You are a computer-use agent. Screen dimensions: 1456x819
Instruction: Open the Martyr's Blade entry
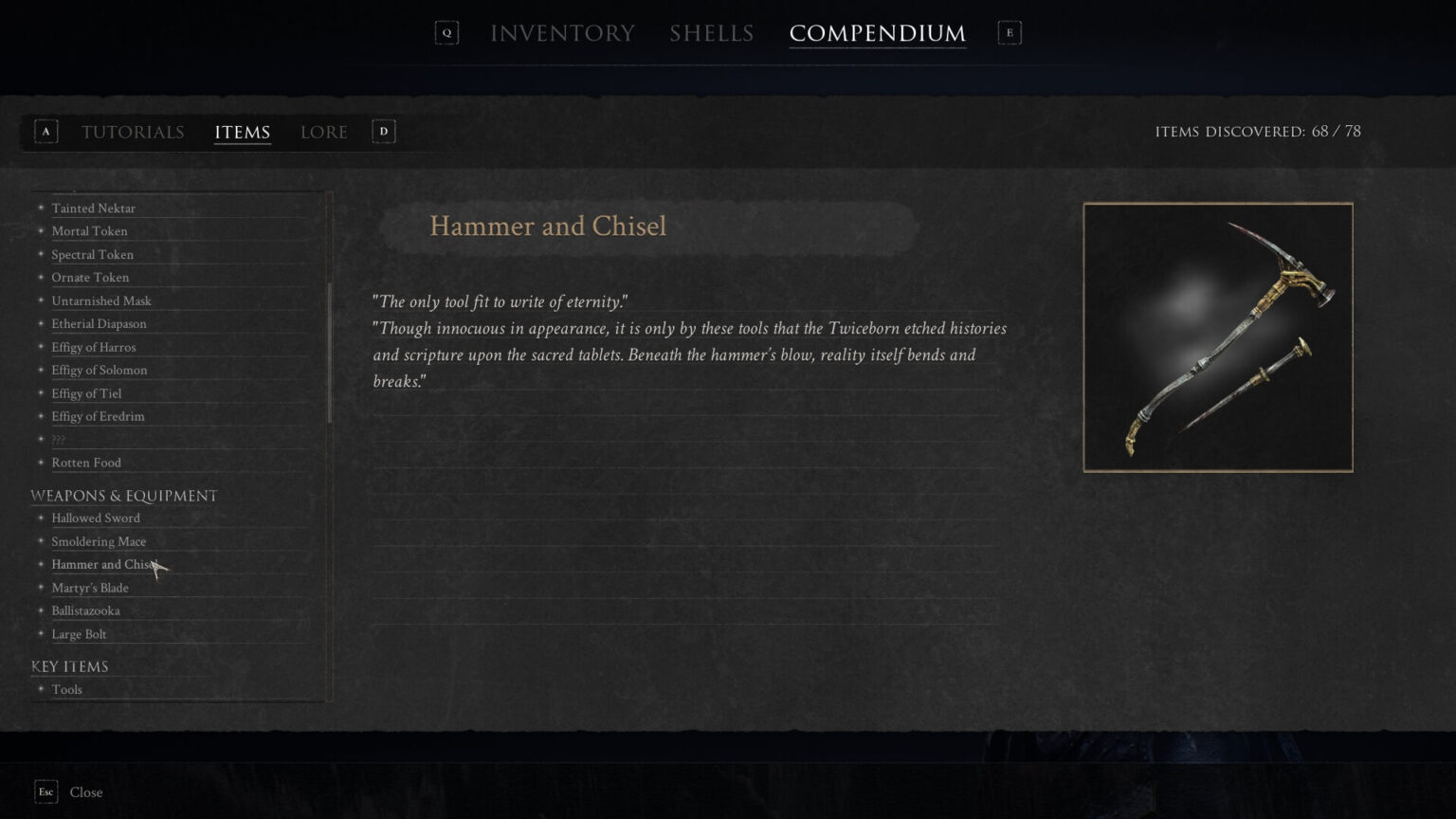point(89,589)
